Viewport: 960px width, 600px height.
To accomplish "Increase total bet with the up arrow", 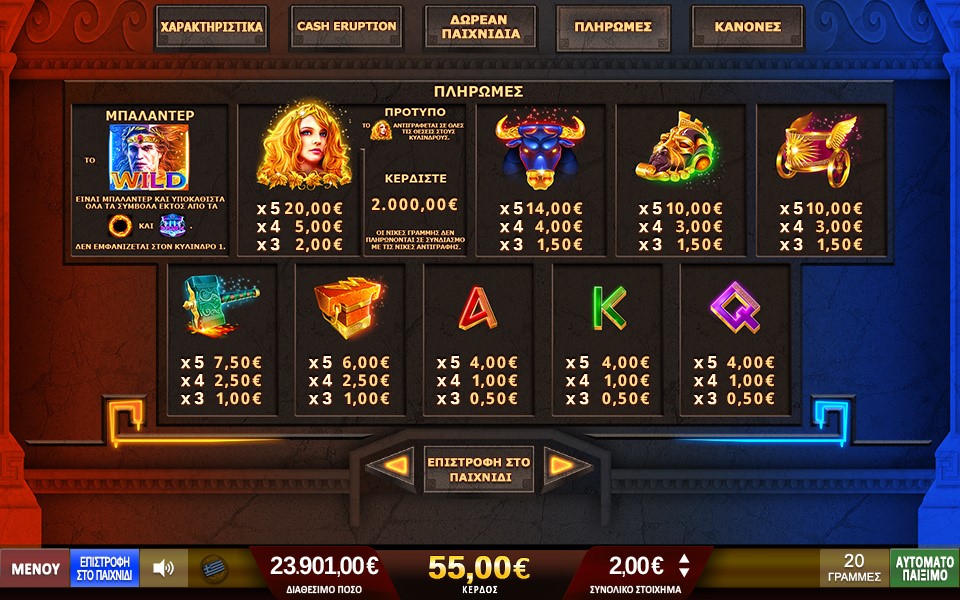I will [685, 560].
